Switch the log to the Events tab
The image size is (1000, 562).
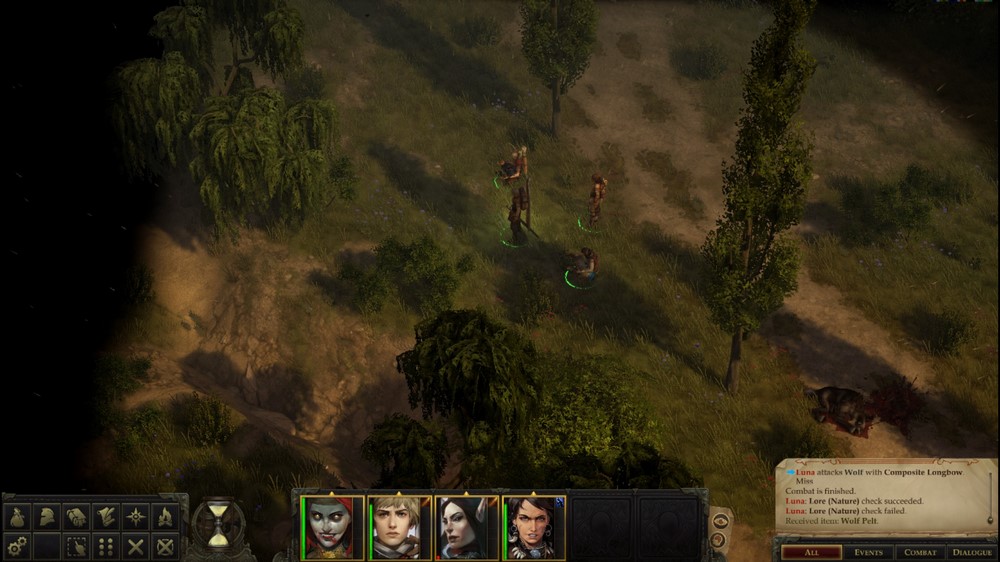click(x=867, y=552)
